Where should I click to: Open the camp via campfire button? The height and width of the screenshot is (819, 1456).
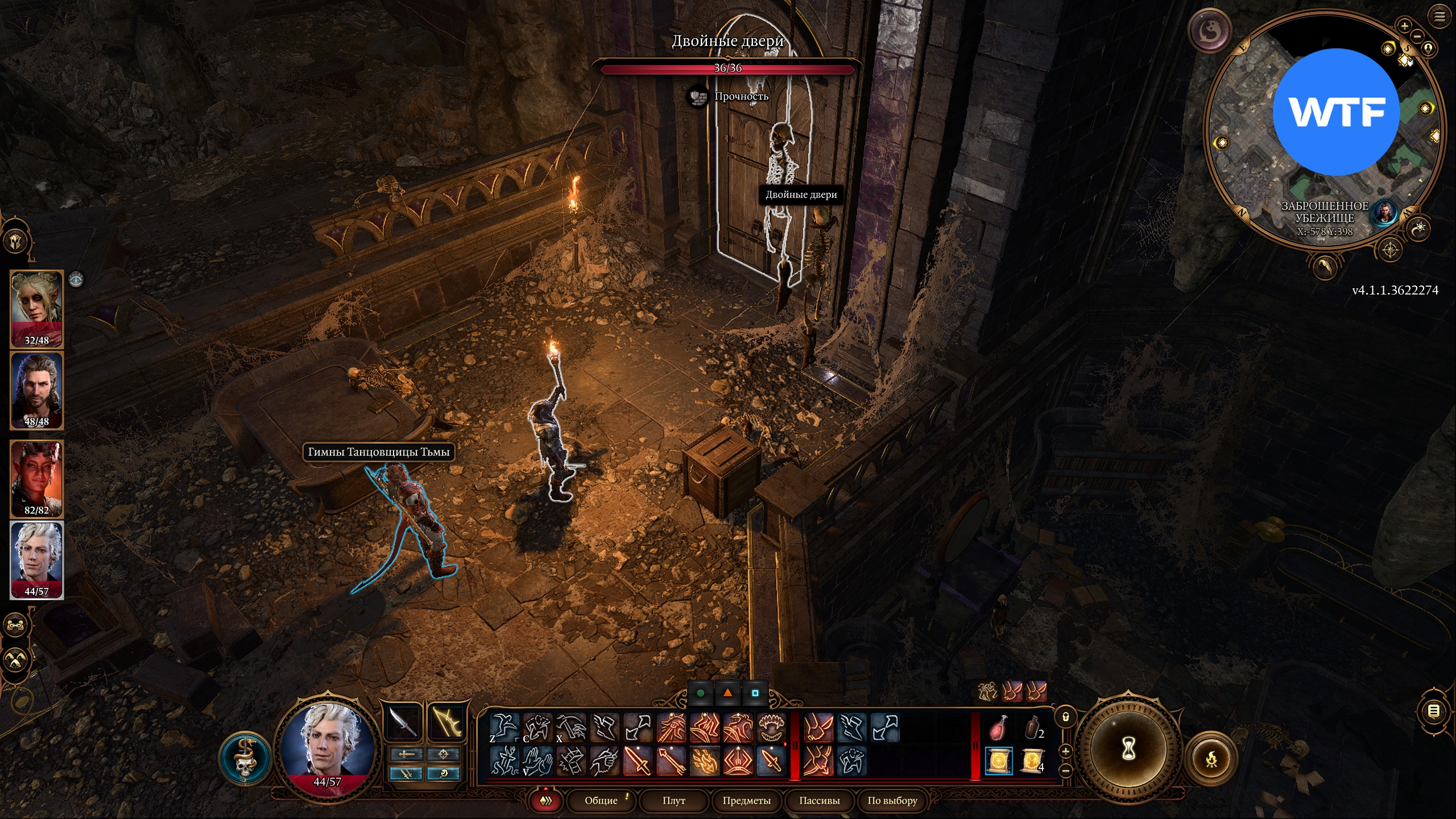tap(1211, 759)
